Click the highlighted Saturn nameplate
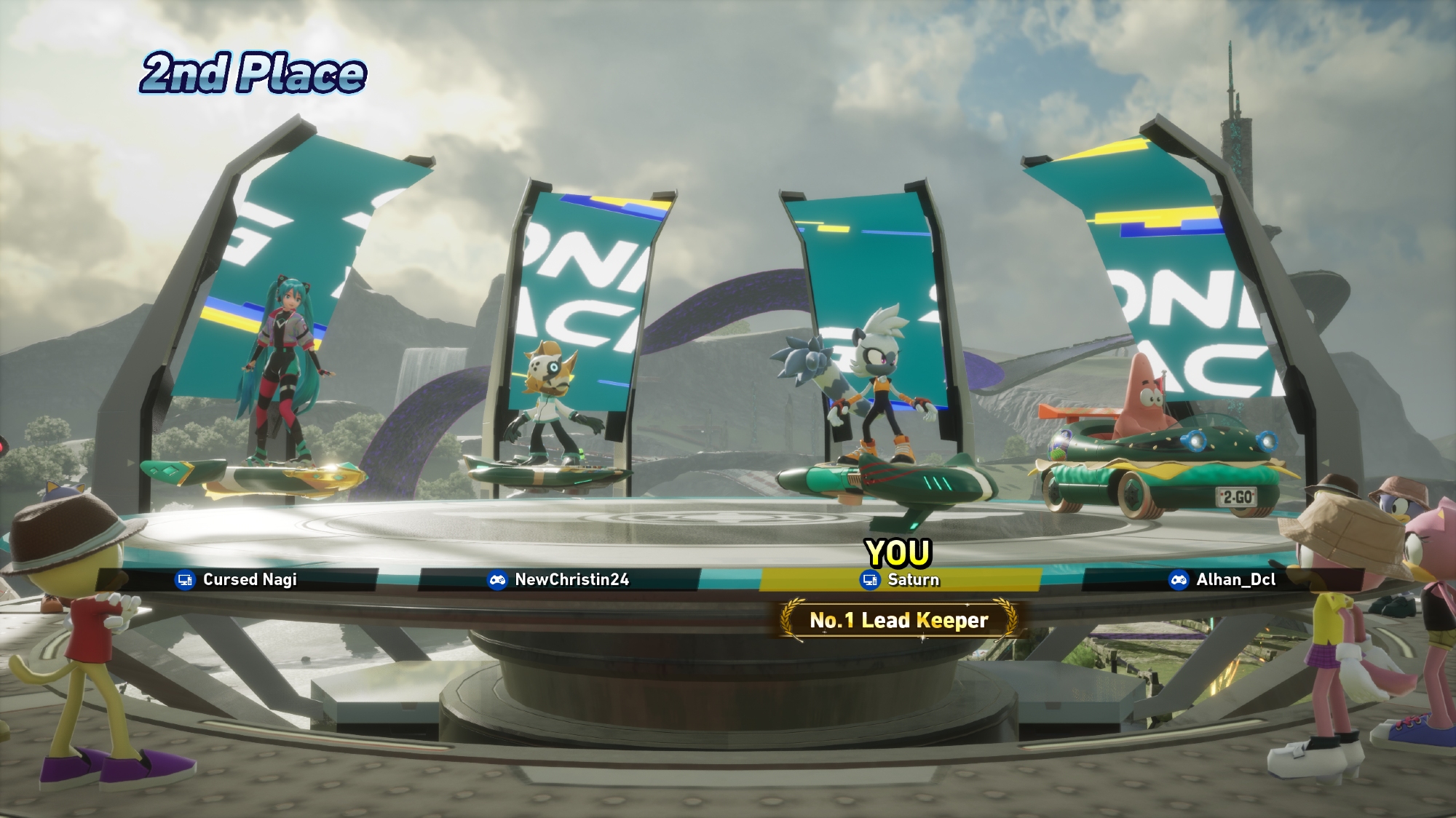 (901, 580)
